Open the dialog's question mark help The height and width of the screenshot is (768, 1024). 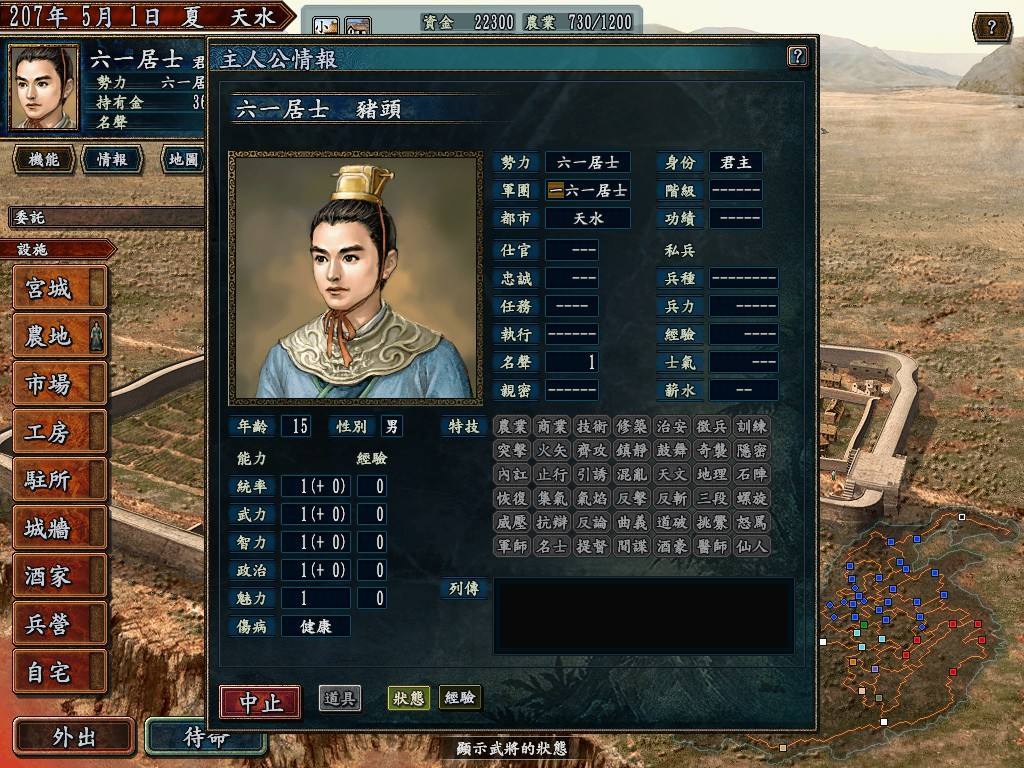pos(797,56)
